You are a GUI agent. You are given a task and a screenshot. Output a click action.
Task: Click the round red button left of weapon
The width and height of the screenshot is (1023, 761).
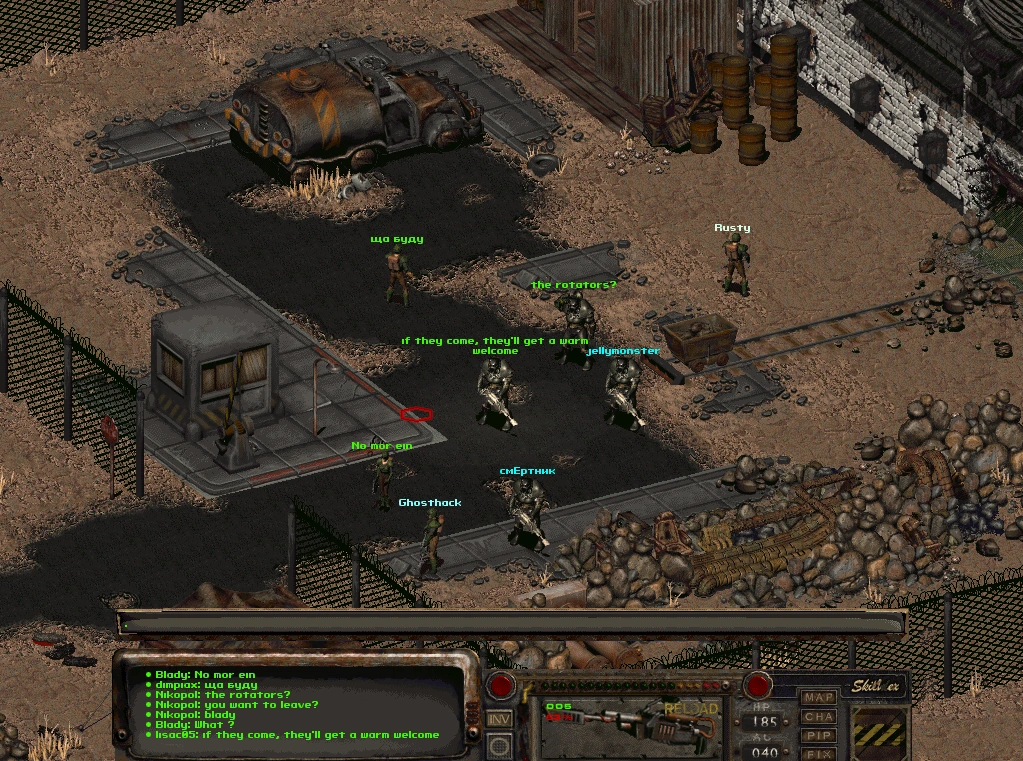click(501, 686)
